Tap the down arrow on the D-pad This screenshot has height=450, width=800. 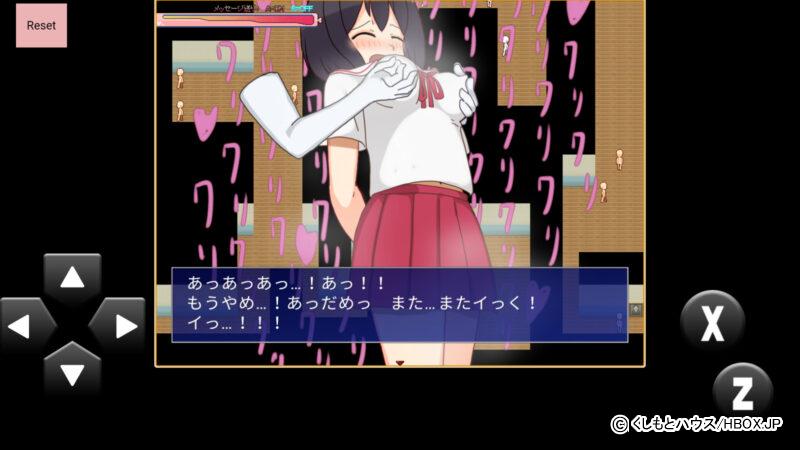pyautogui.click(x=72, y=371)
